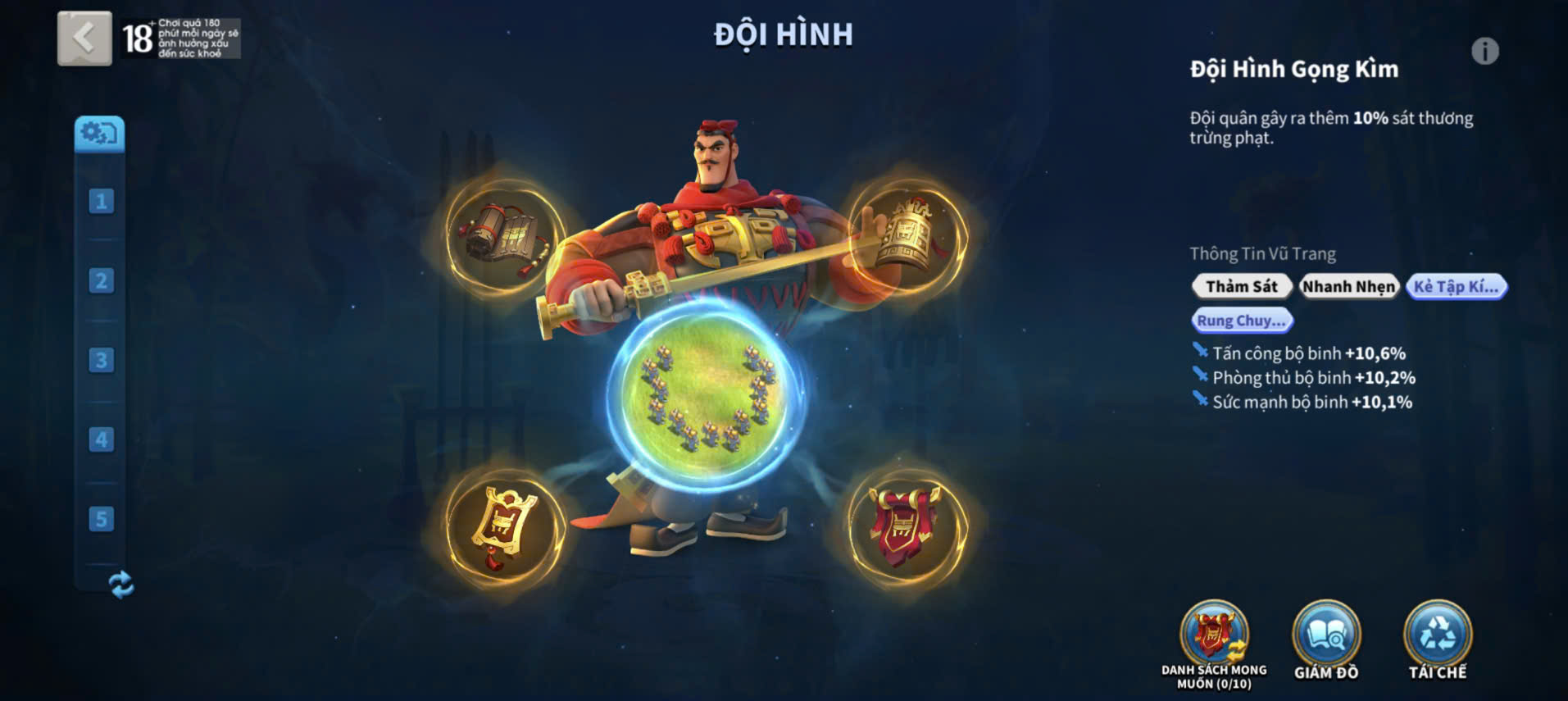Switch to formation preset 1
Screen dimensions: 1568x701
[x=101, y=201]
